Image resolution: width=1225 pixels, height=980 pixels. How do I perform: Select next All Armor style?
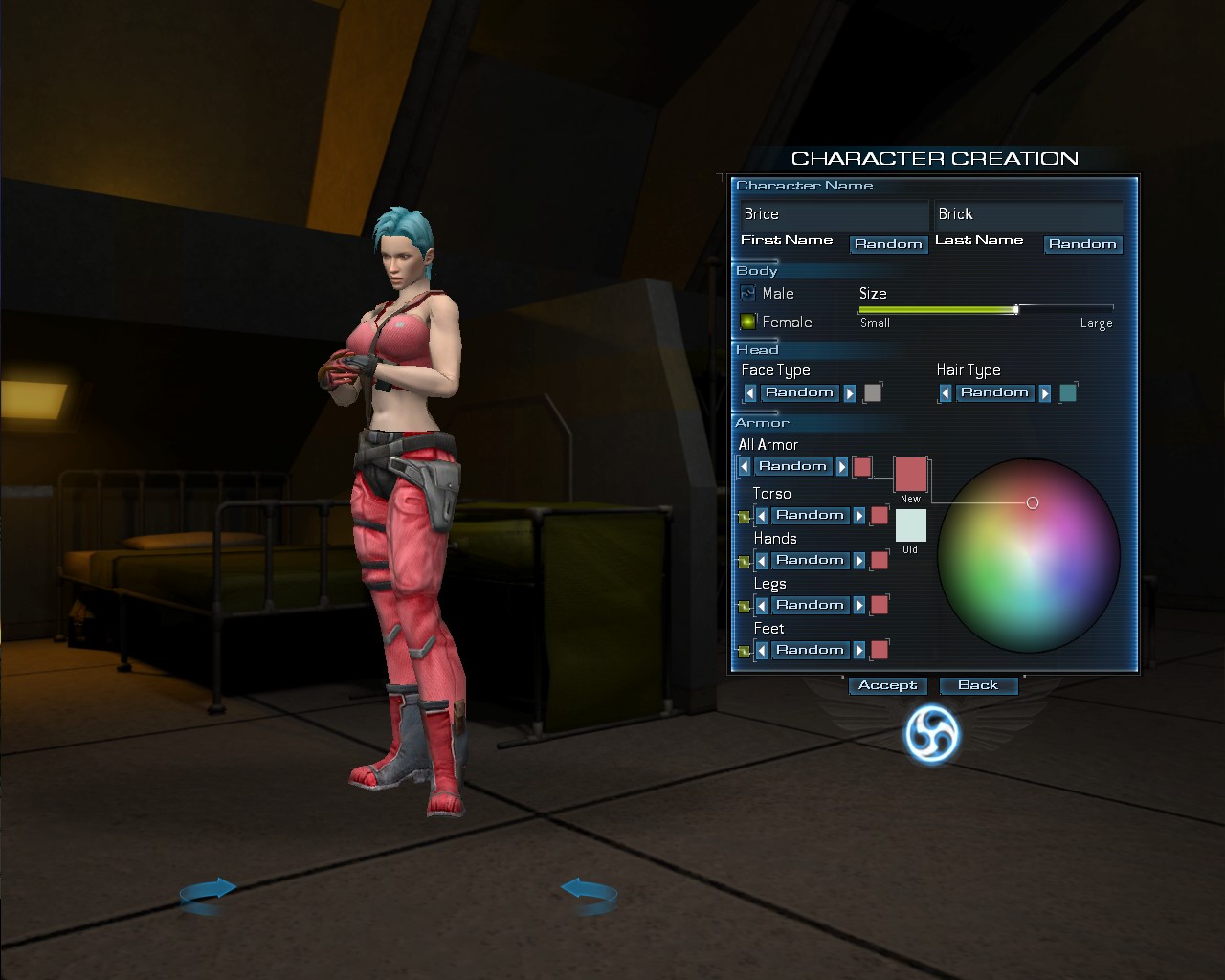click(x=842, y=467)
